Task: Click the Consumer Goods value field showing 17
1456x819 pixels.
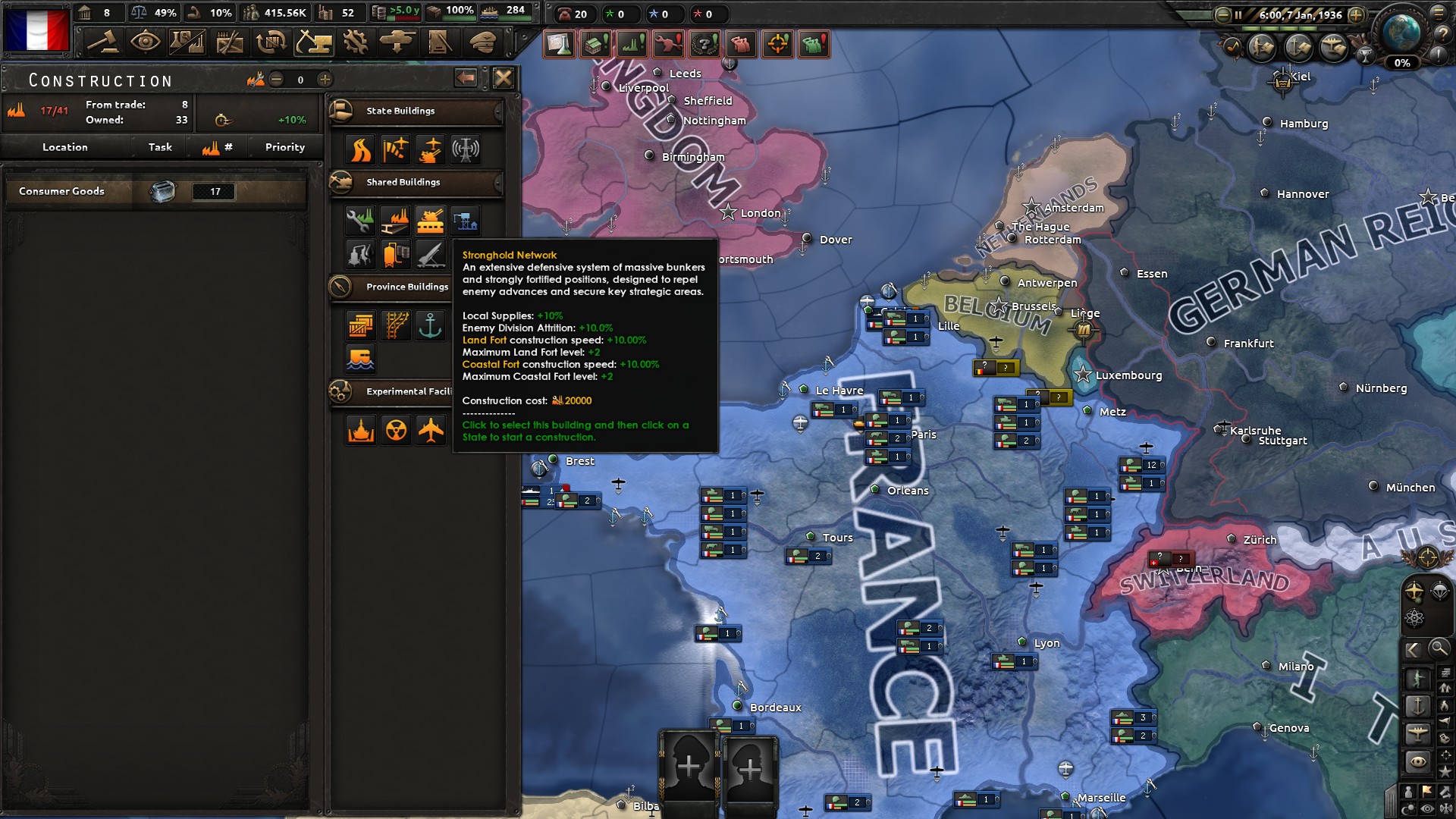Action: pos(212,191)
